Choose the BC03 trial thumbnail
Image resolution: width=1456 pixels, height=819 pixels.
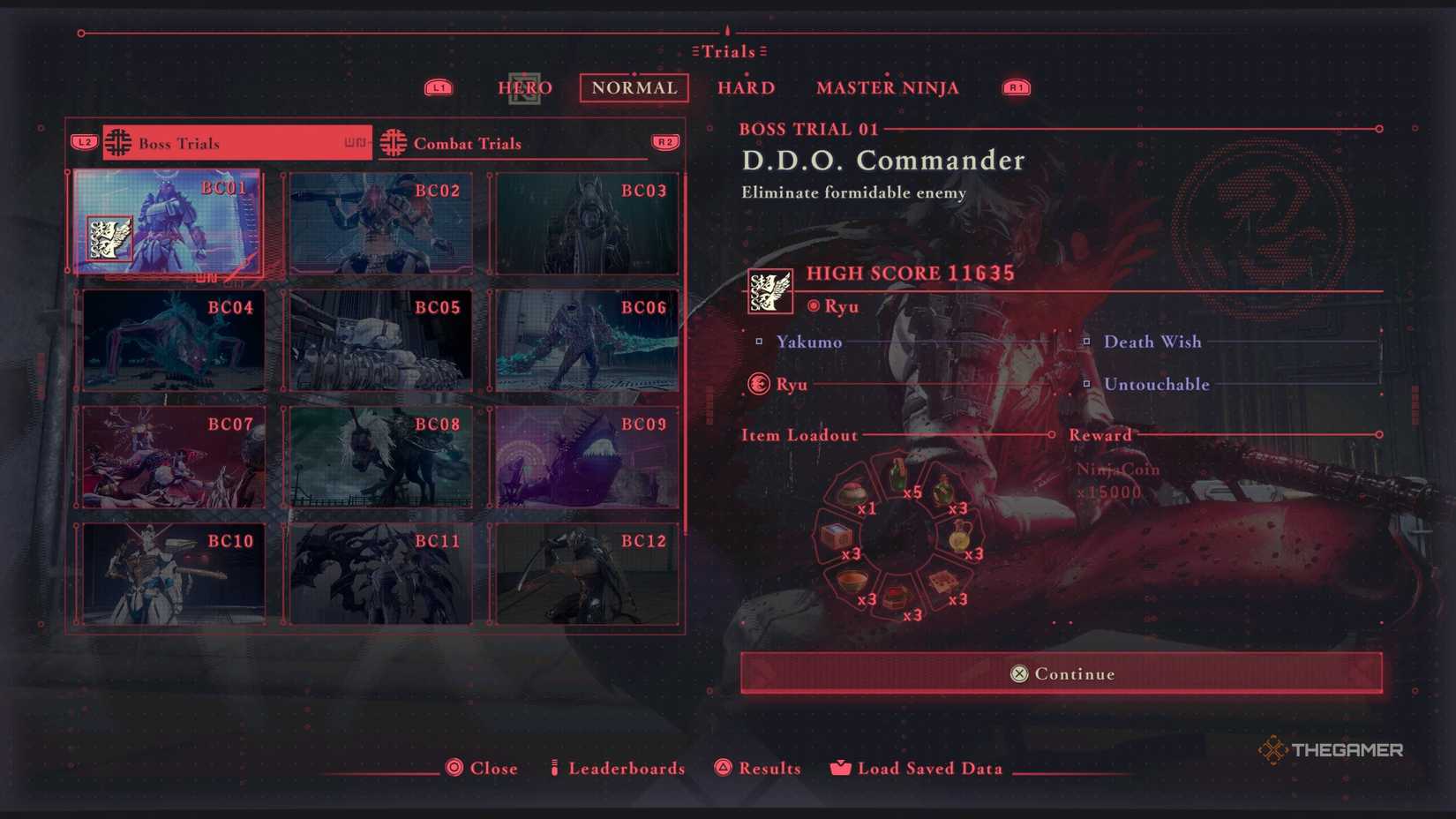pos(587,223)
